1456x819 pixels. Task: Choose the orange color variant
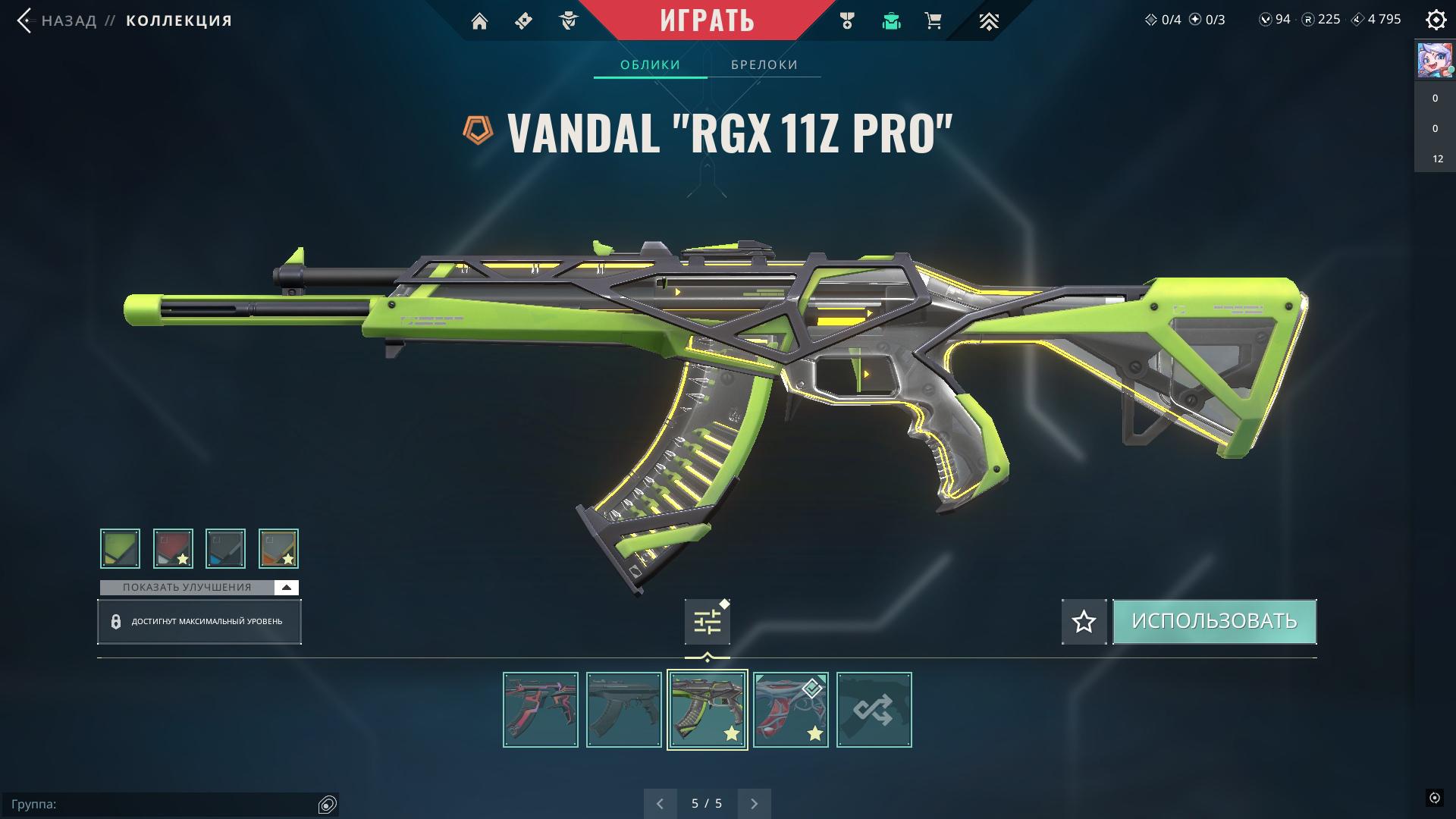(x=278, y=548)
